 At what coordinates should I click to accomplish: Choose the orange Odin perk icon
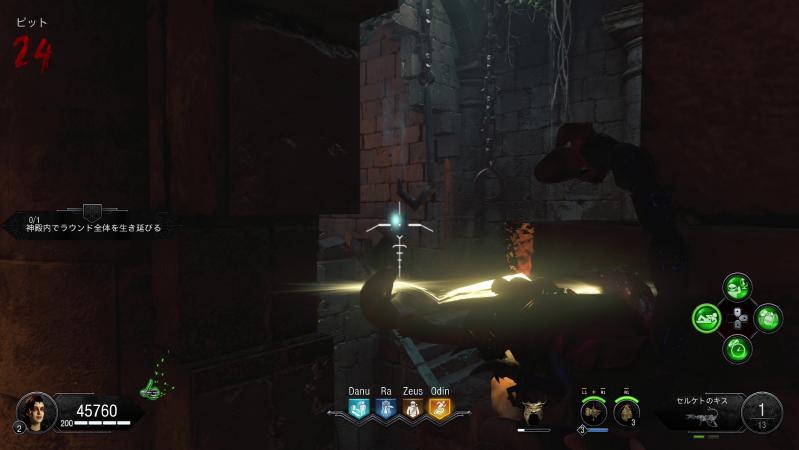tap(439, 408)
